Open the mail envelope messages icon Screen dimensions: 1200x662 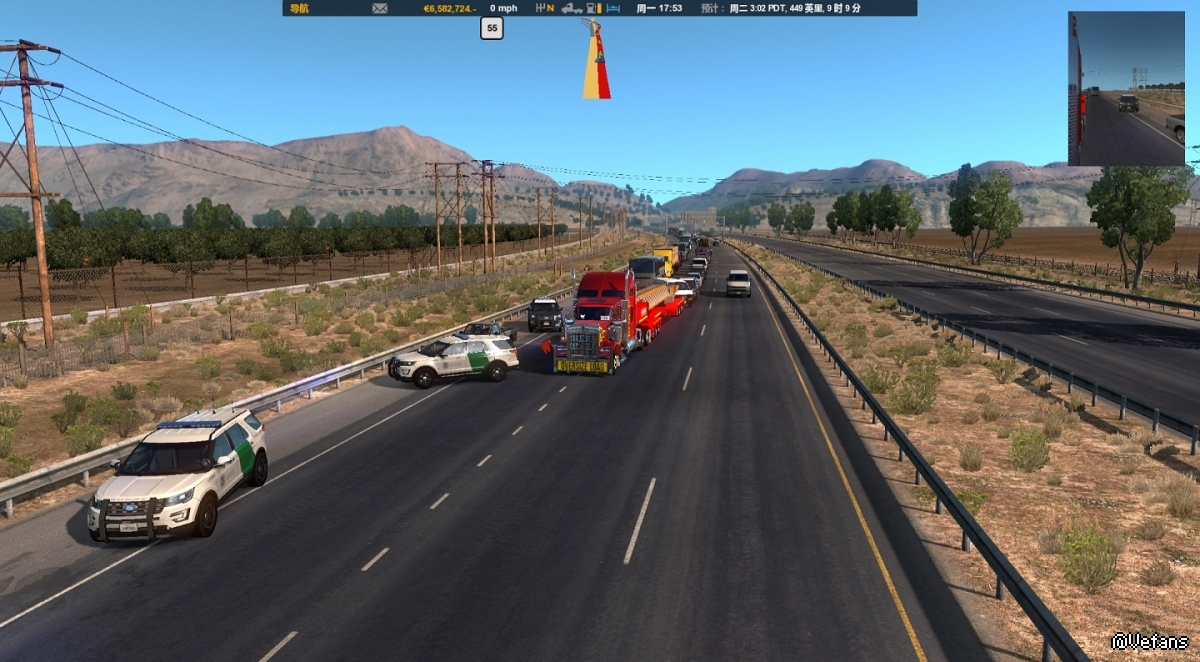(x=380, y=8)
